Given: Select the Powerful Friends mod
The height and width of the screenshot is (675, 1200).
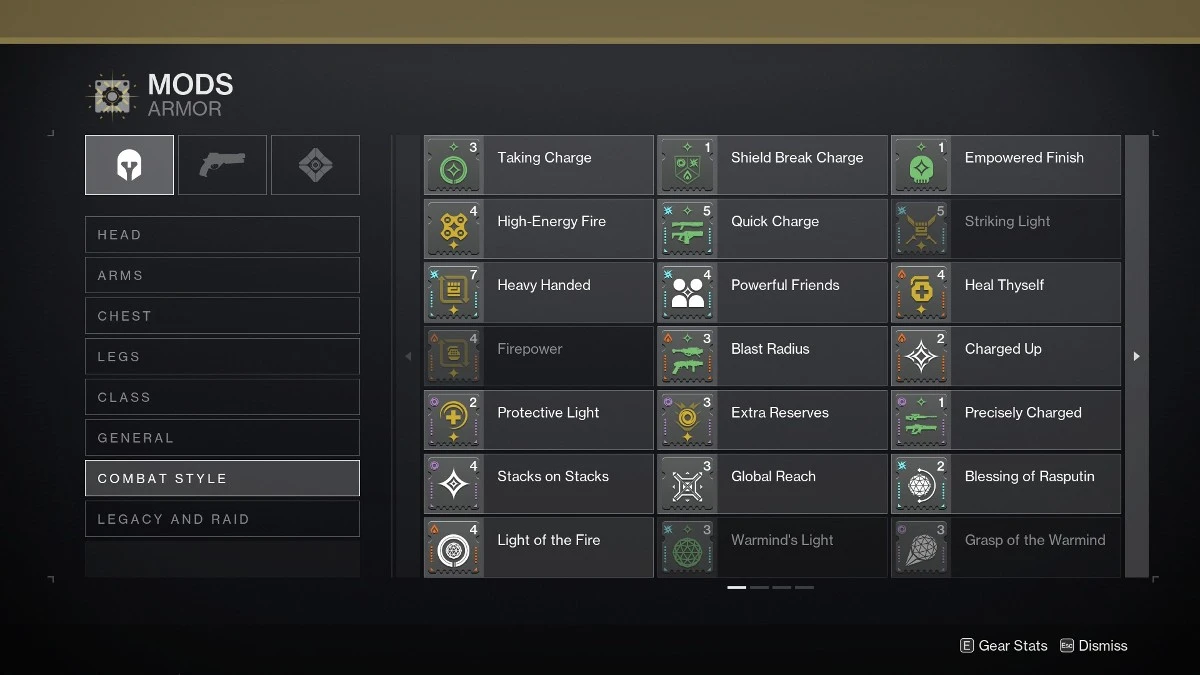Looking at the screenshot, I should coord(772,293).
